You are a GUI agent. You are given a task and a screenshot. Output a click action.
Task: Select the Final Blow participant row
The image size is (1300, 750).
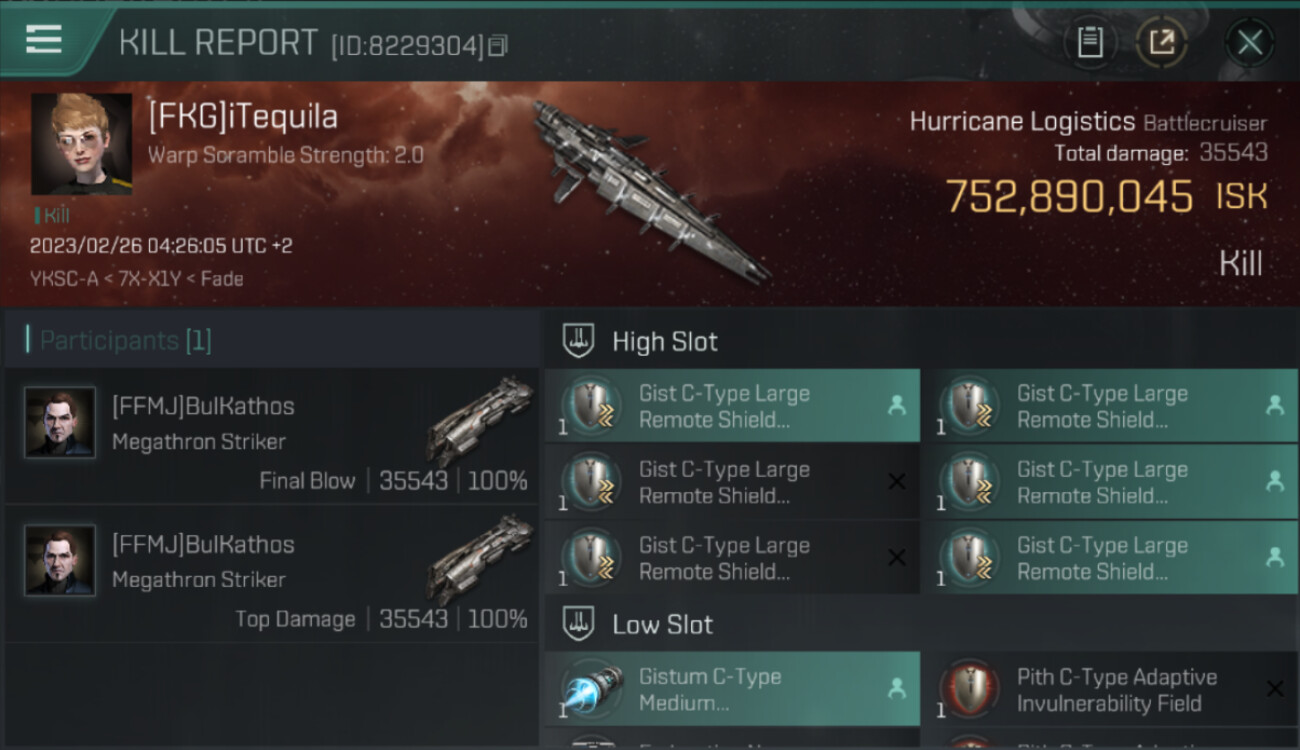[272, 437]
